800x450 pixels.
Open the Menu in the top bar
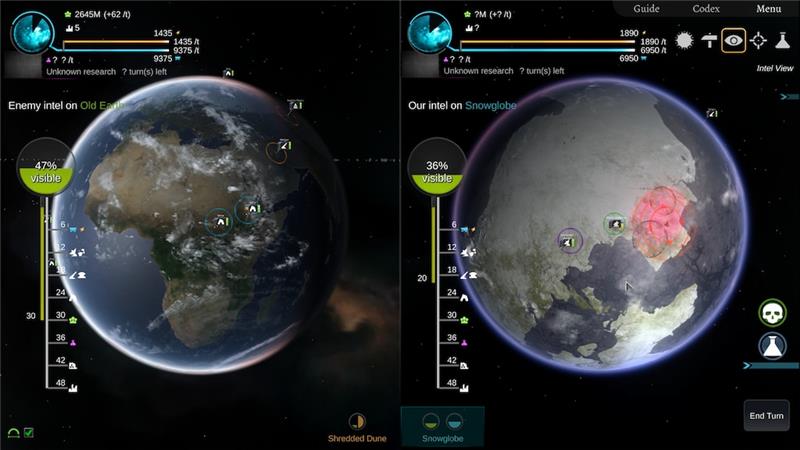click(768, 9)
